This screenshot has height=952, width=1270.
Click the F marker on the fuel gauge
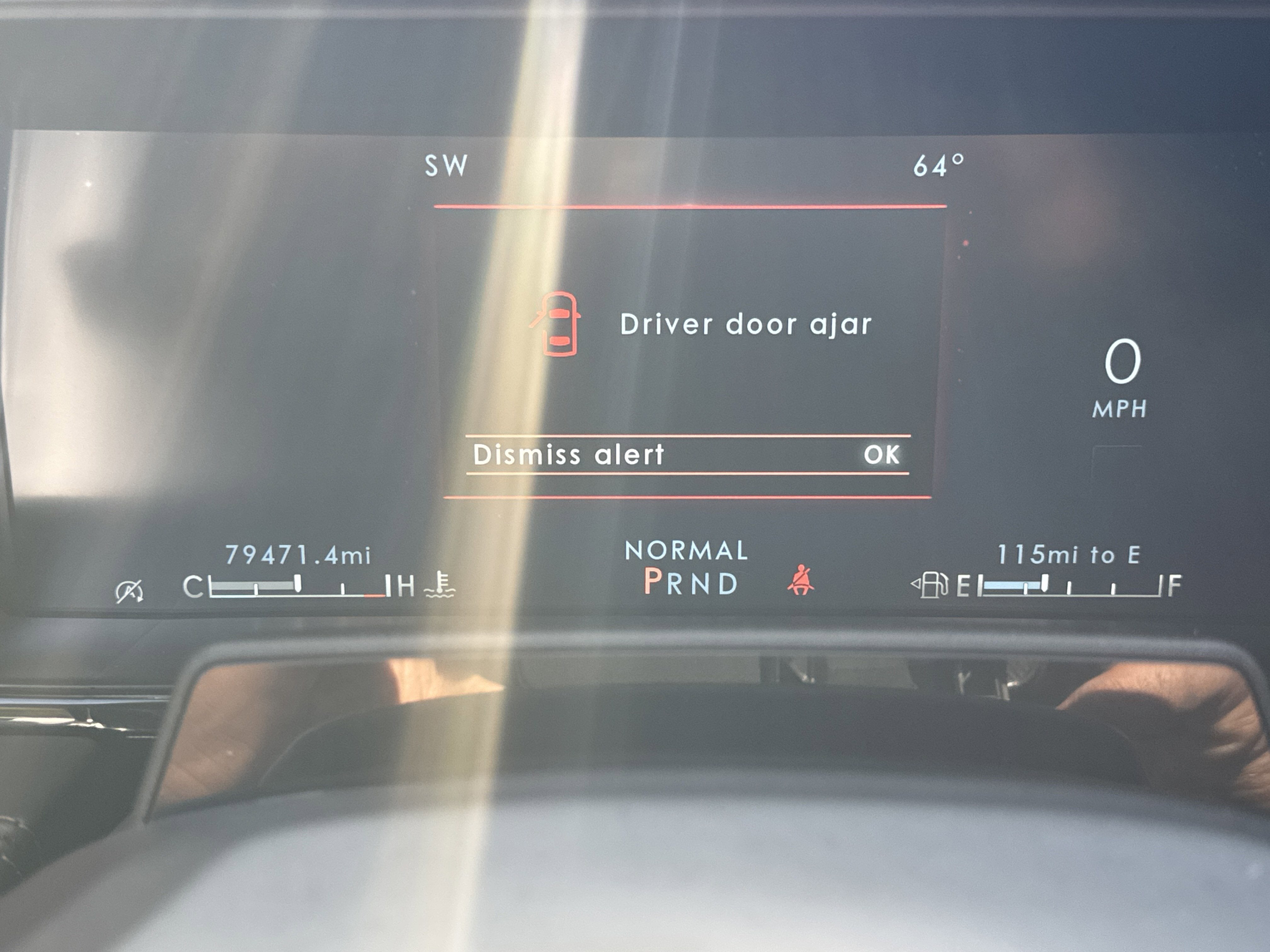(x=1175, y=585)
